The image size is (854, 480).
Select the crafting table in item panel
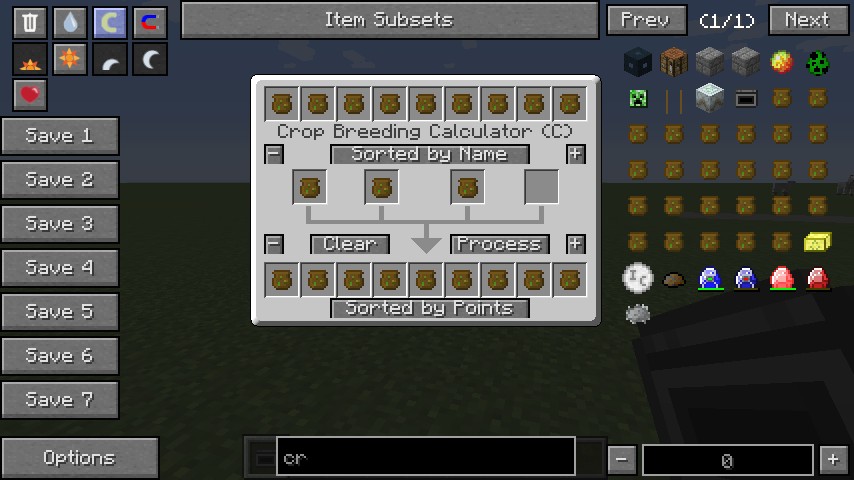point(674,63)
